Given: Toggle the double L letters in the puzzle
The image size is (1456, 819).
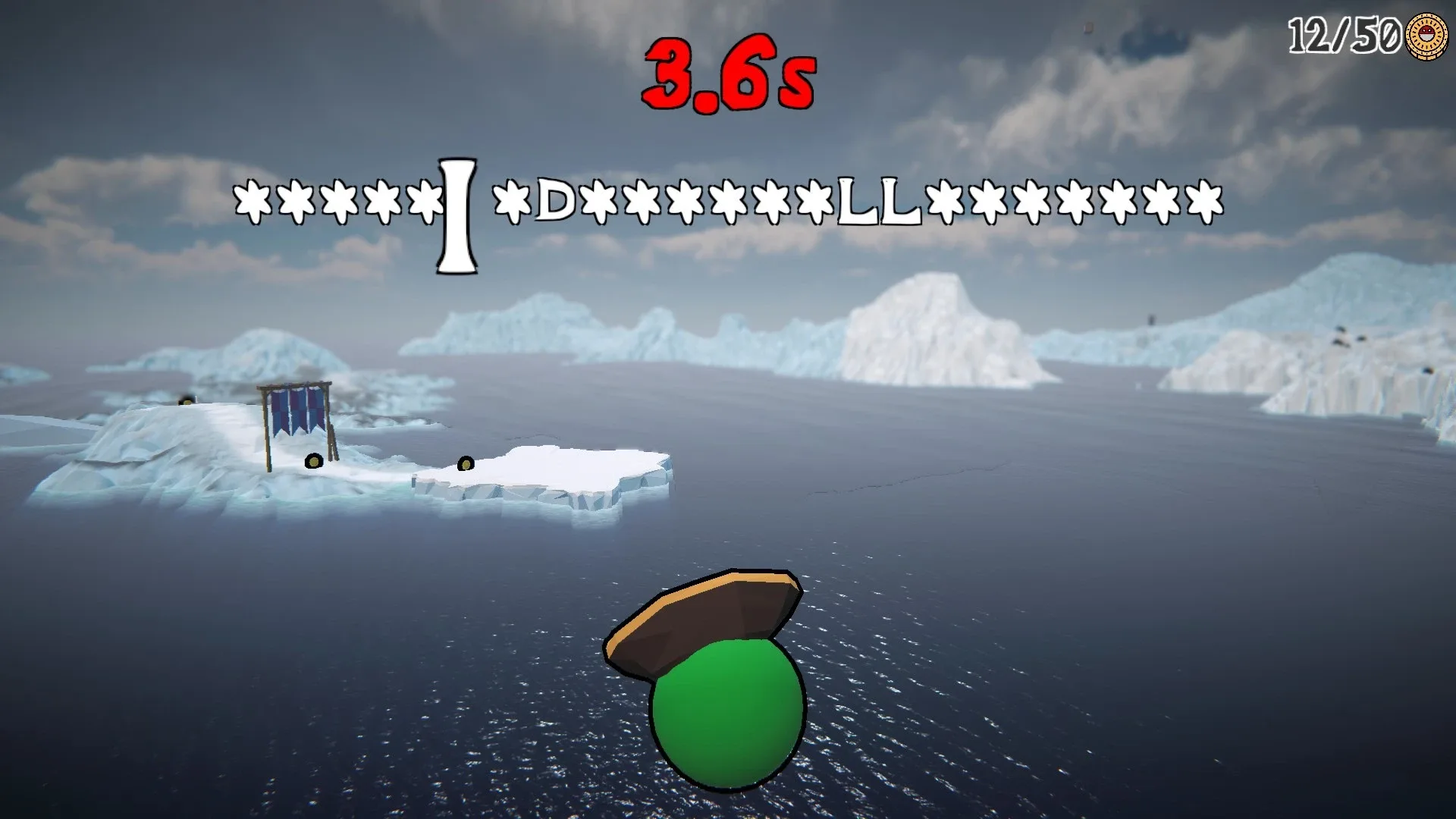Looking at the screenshot, I should (x=878, y=201).
